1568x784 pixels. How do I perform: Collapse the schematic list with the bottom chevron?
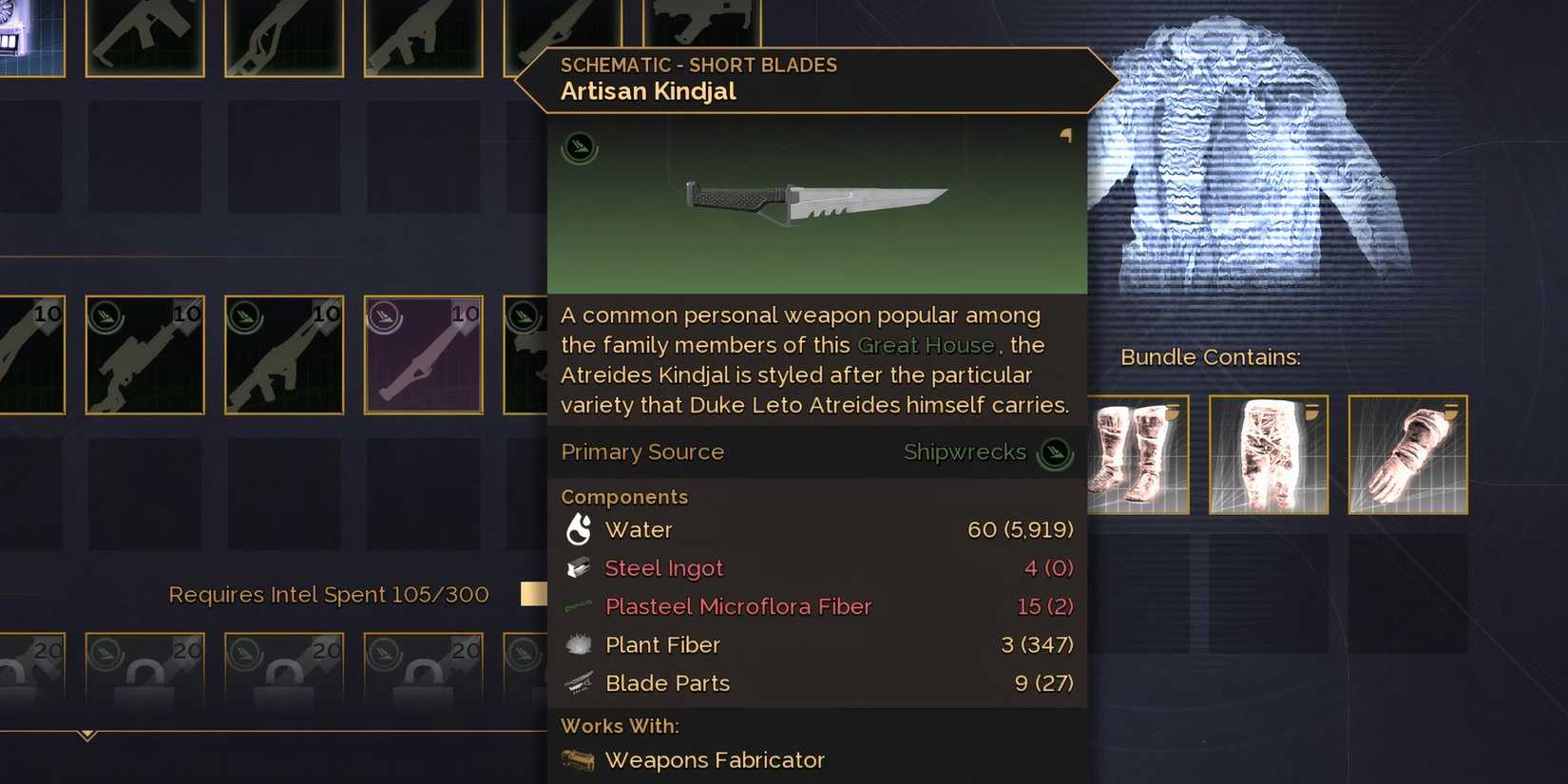[88, 734]
